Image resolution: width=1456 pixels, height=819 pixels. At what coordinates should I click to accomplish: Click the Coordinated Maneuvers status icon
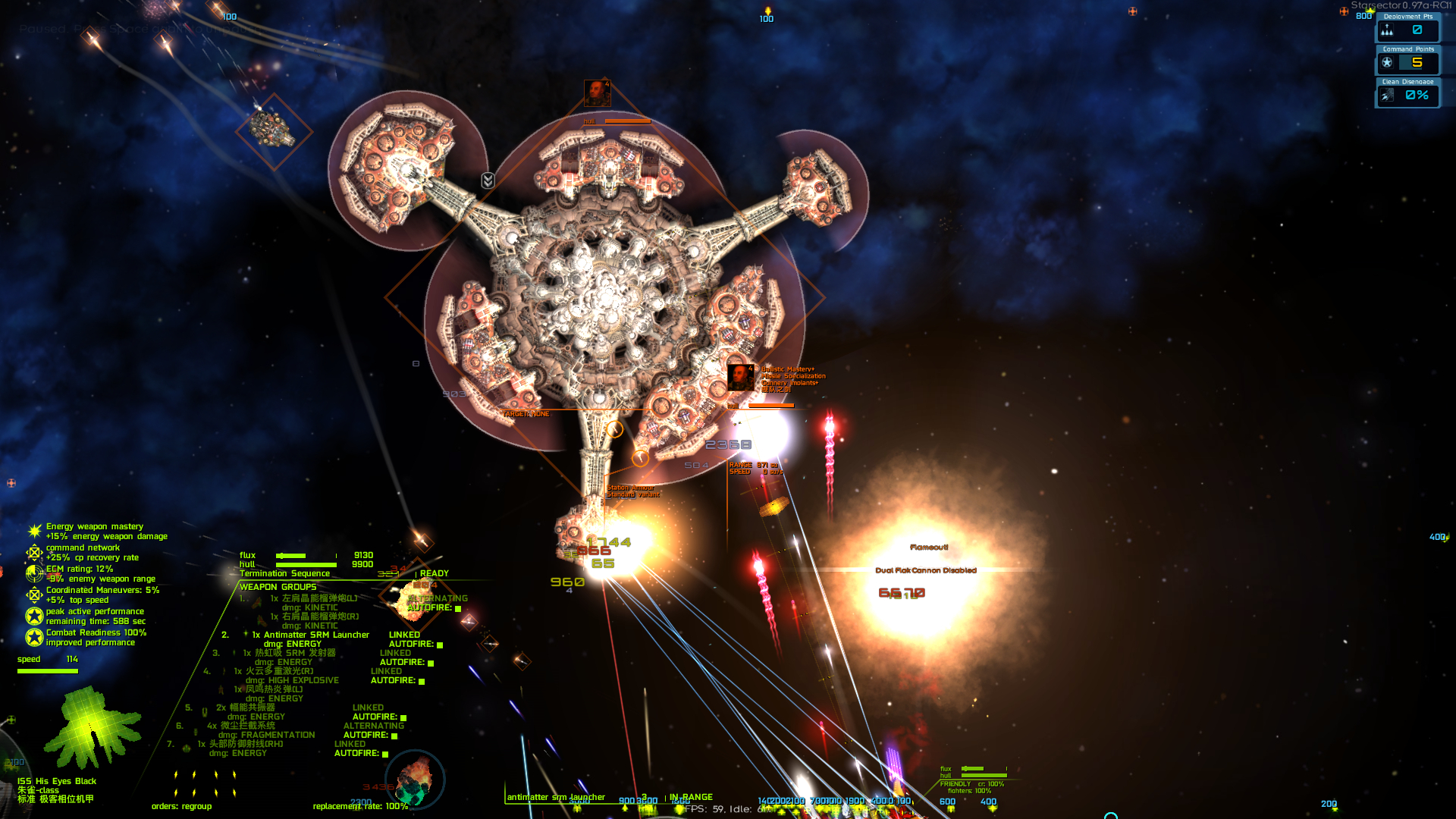34,595
